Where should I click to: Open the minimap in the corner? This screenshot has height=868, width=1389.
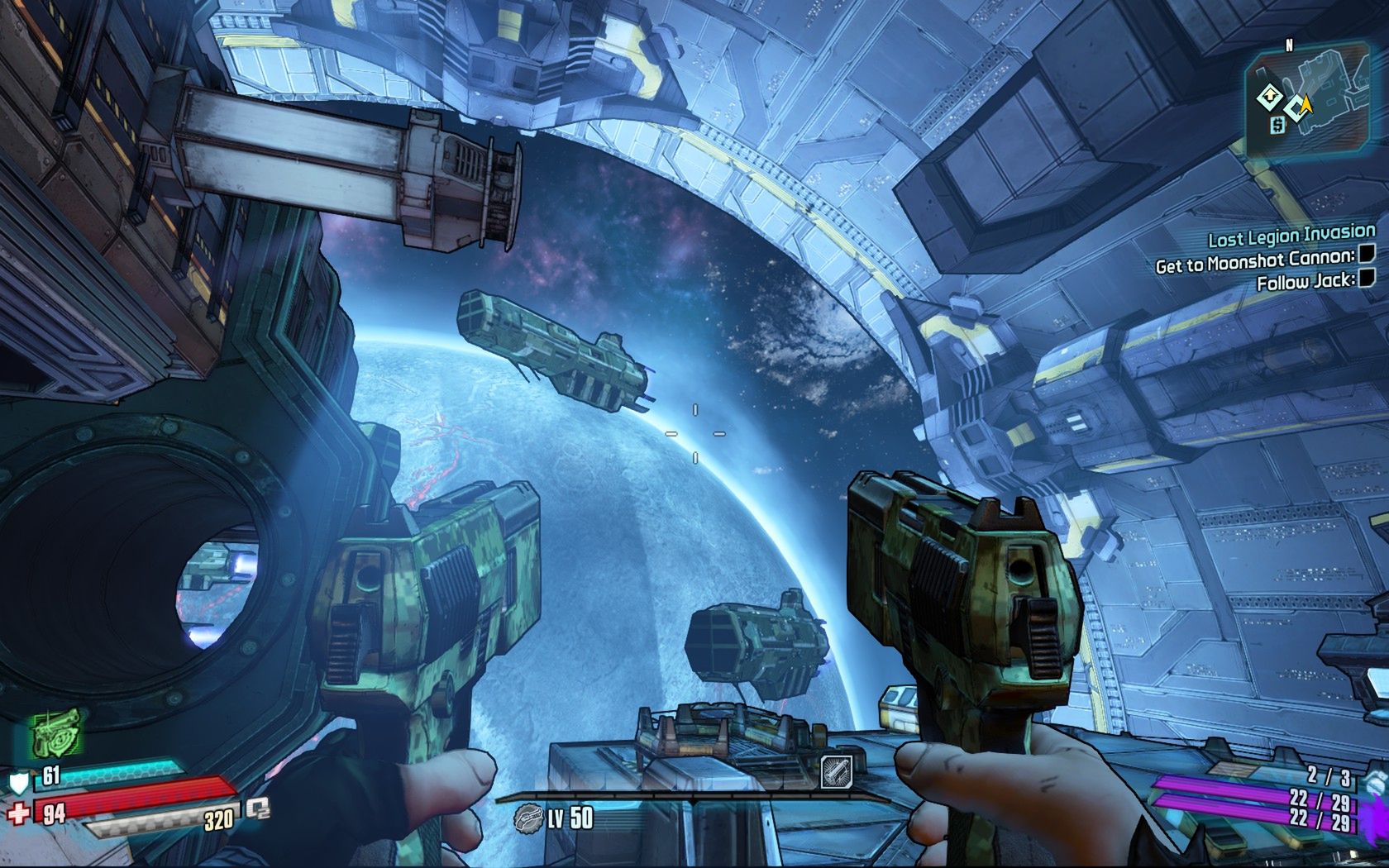[x=1308, y=101]
